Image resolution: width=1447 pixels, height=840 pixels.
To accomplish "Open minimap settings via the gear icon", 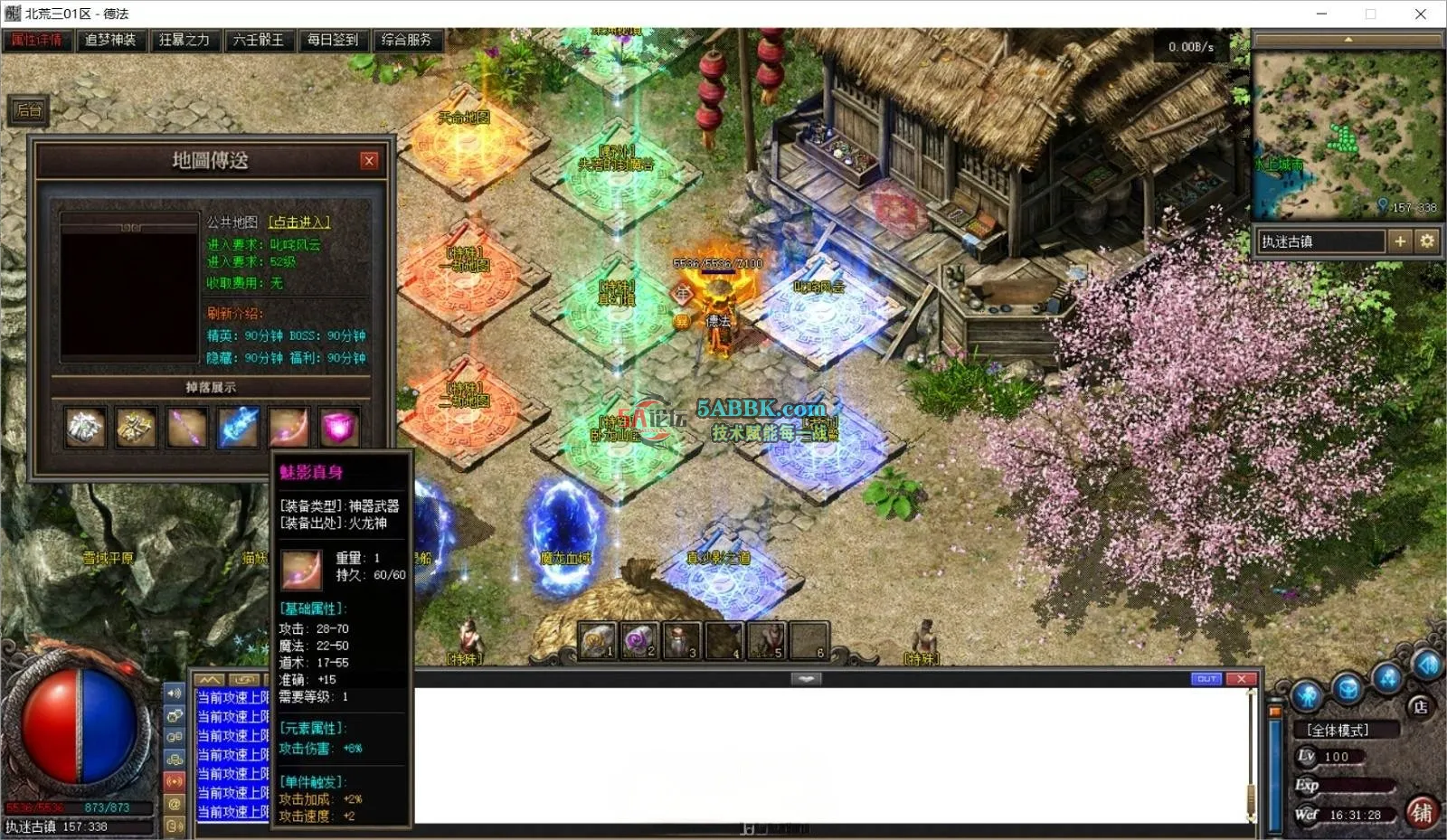I will point(1427,241).
